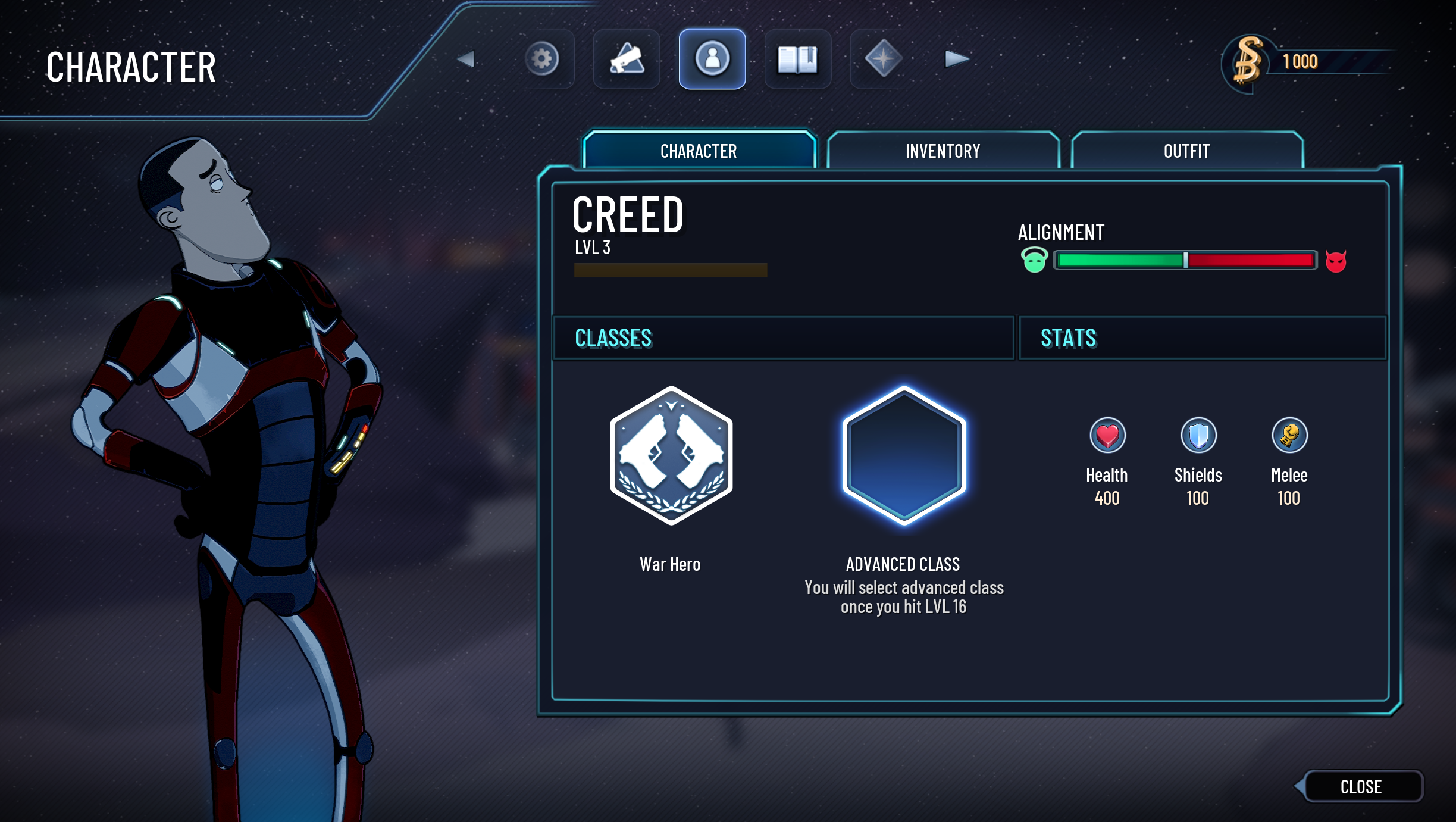Image resolution: width=1456 pixels, height=822 pixels.
Task: Select the Character tab
Action: point(699,151)
